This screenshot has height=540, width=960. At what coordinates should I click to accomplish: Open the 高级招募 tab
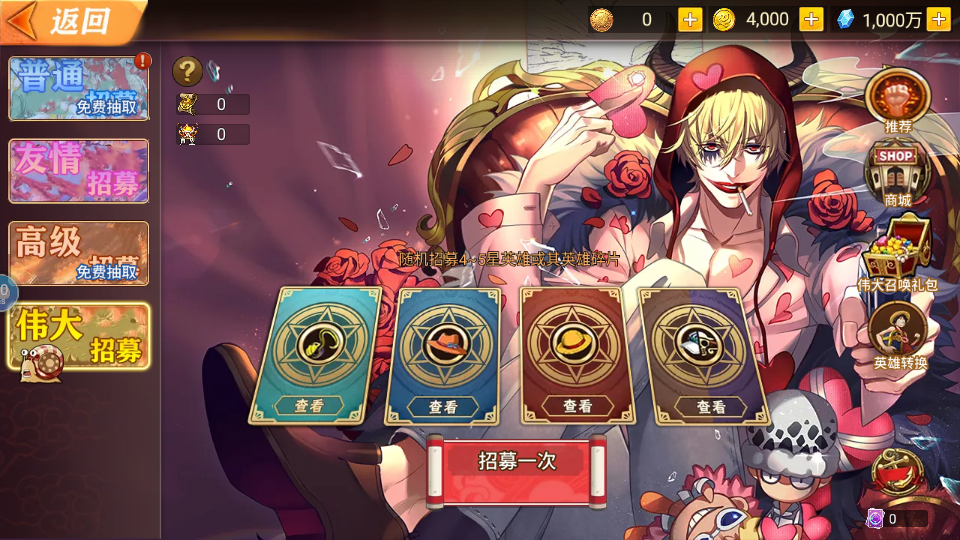(x=79, y=253)
